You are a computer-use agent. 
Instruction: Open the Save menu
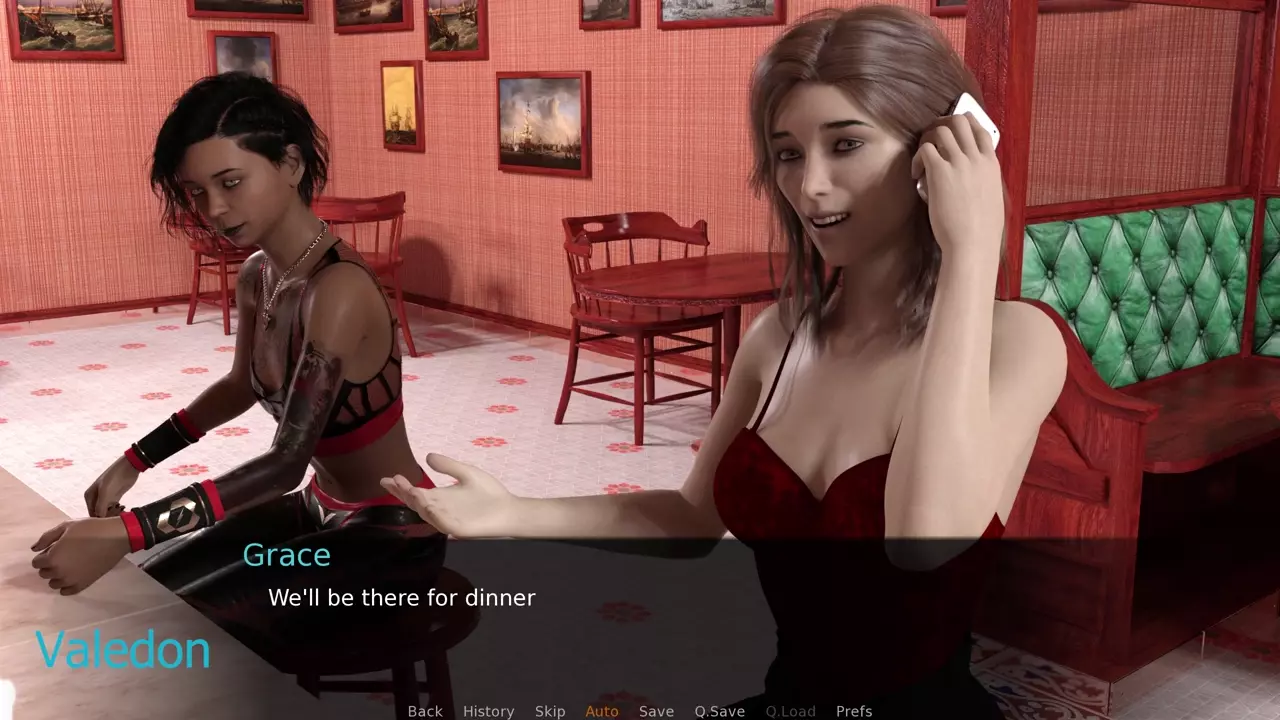[x=656, y=711]
